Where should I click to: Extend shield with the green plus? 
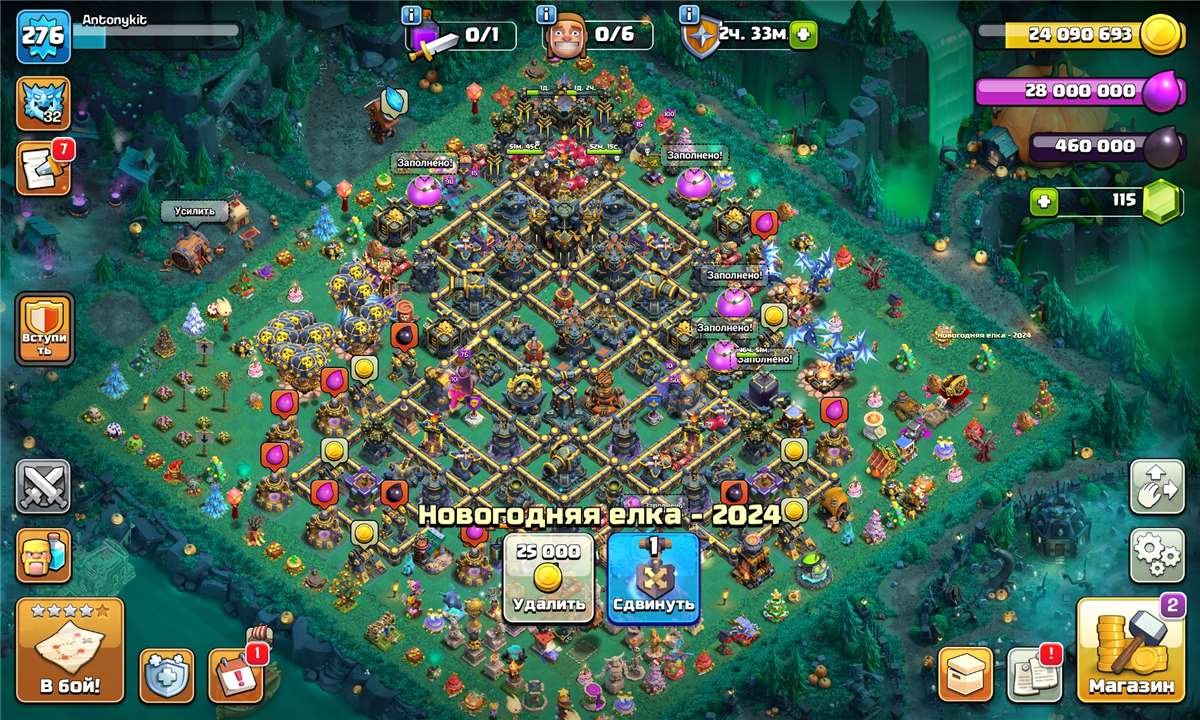tap(802, 36)
